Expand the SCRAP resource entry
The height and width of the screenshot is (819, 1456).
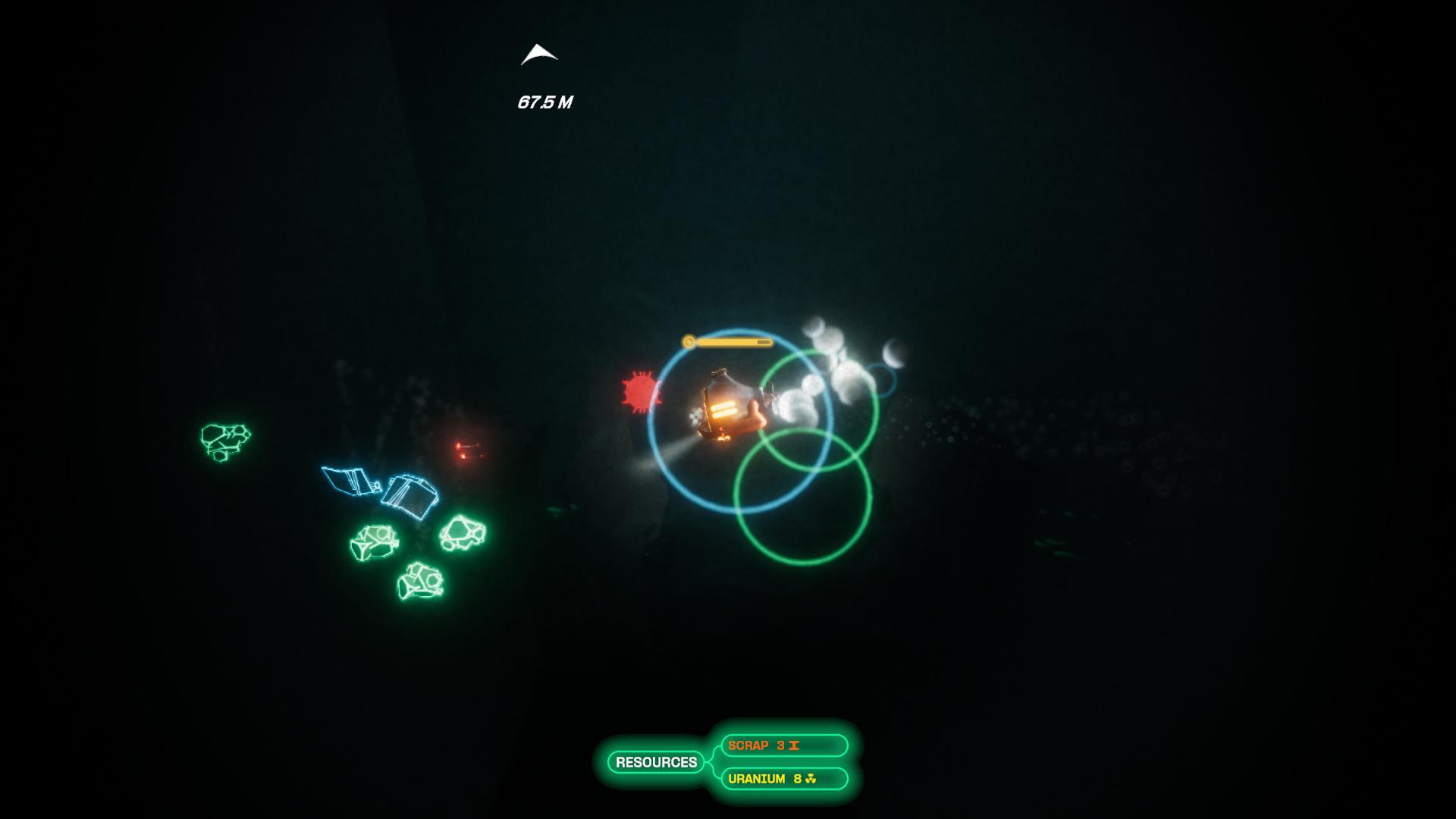[781, 745]
